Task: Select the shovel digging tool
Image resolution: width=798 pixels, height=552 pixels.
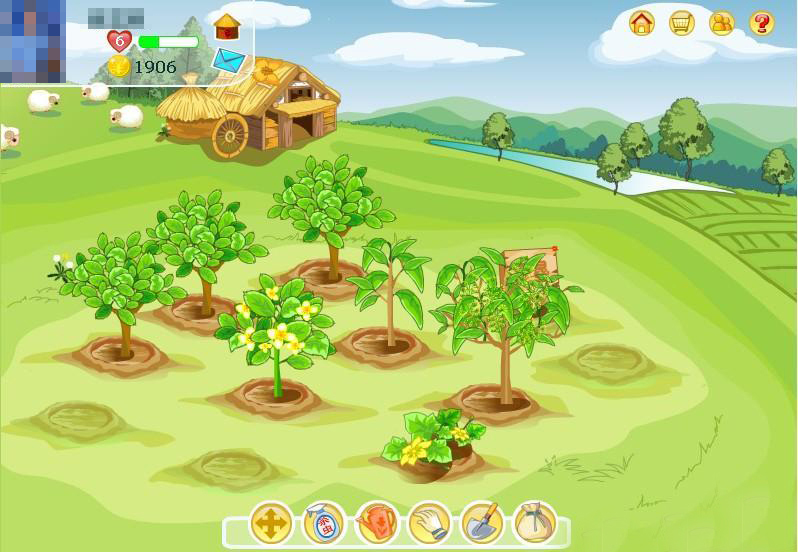Action: [x=482, y=523]
